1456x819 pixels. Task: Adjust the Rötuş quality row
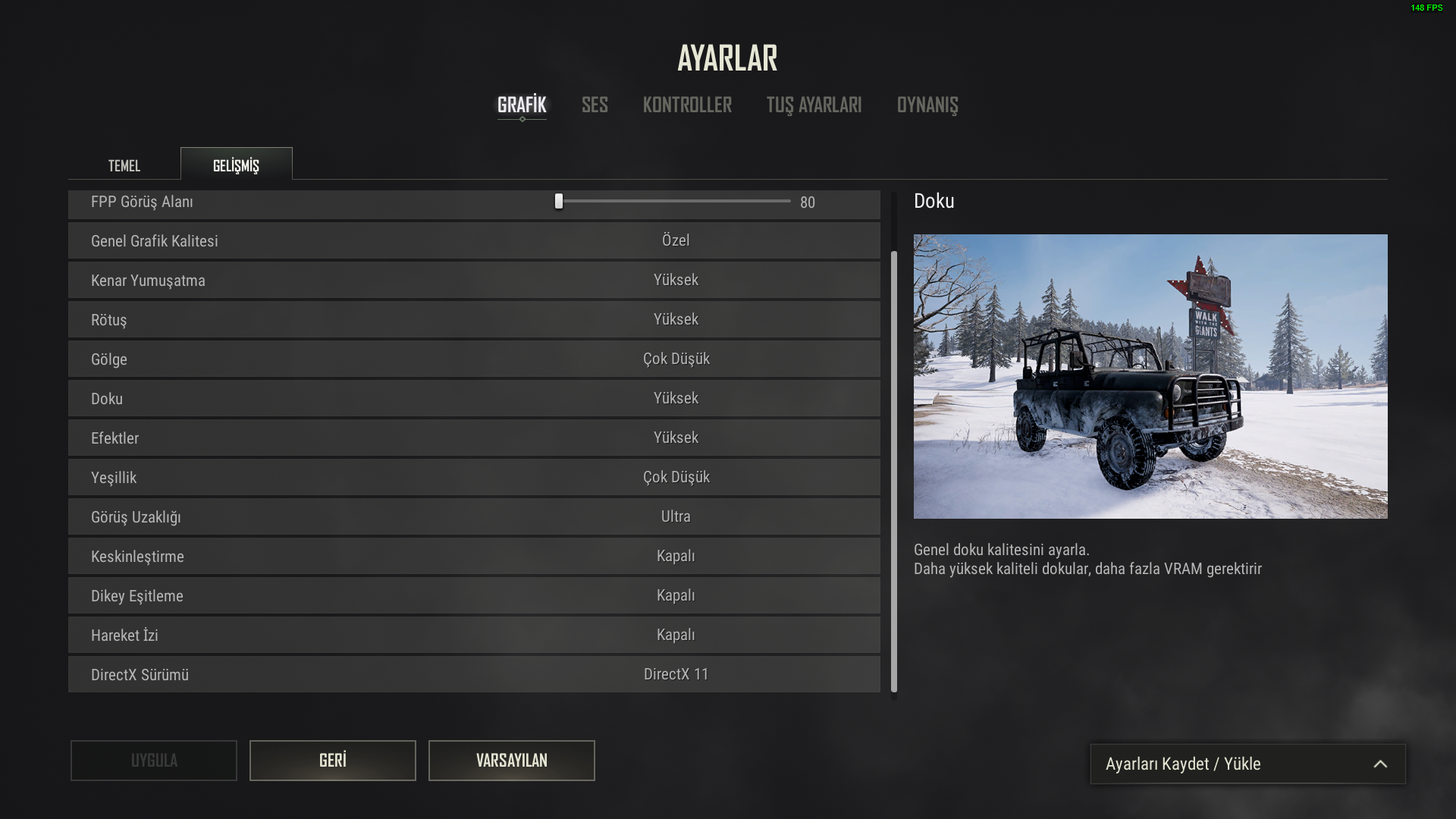[676, 320]
